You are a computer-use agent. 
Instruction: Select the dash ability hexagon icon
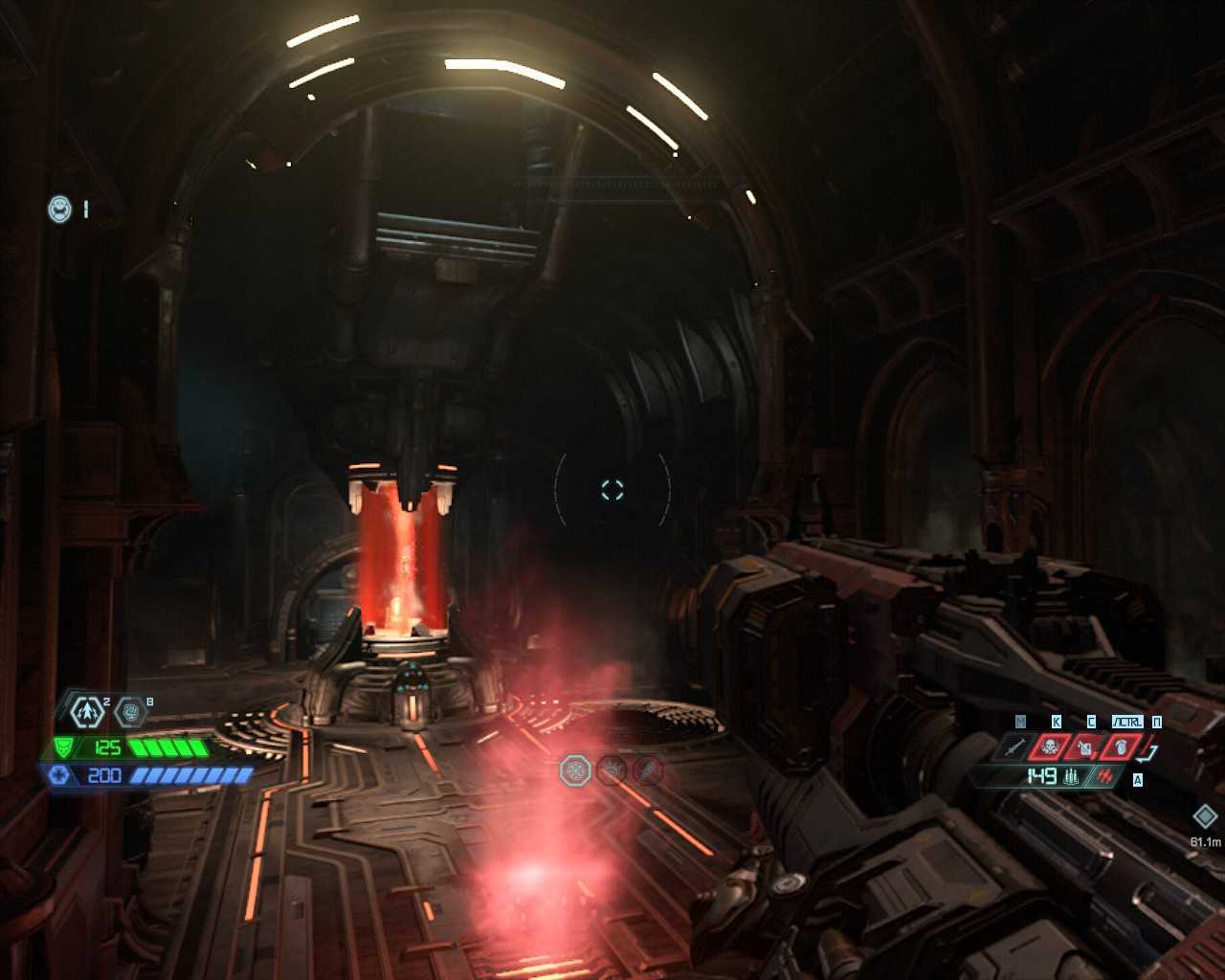(x=88, y=711)
